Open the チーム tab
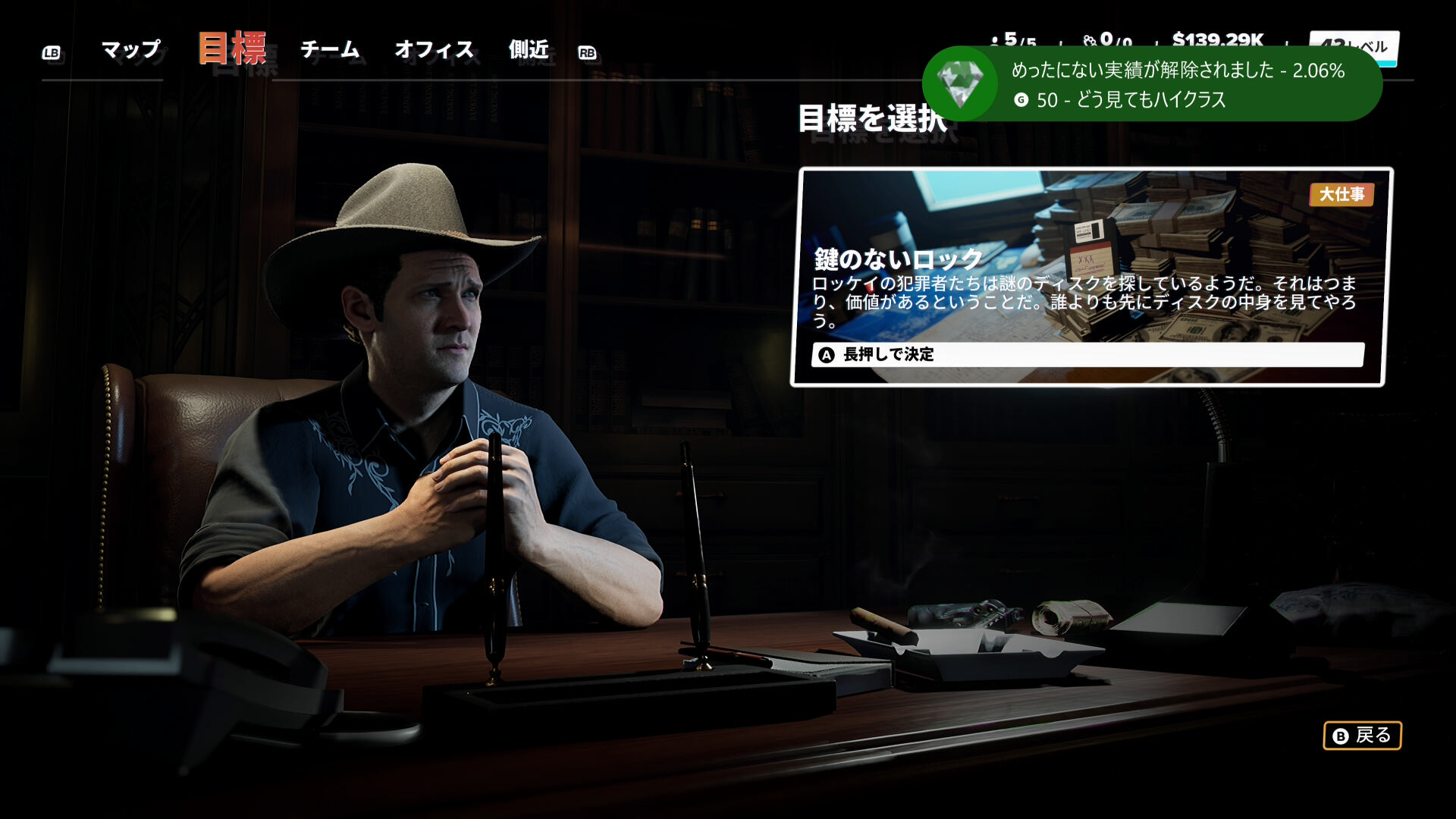Screen dimensions: 1456x819 point(330,50)
